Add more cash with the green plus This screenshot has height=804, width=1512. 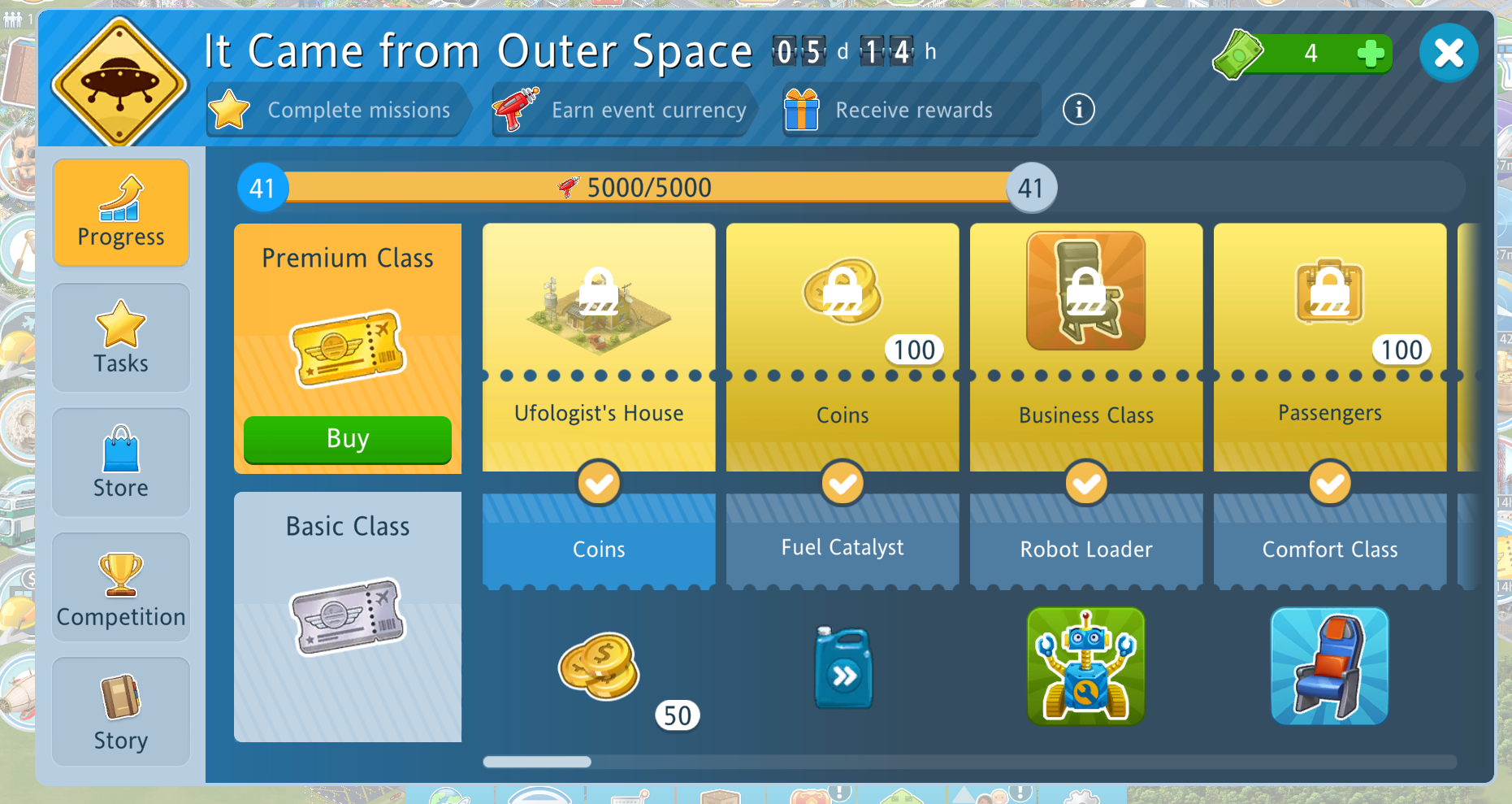(x=1371, y=54)
